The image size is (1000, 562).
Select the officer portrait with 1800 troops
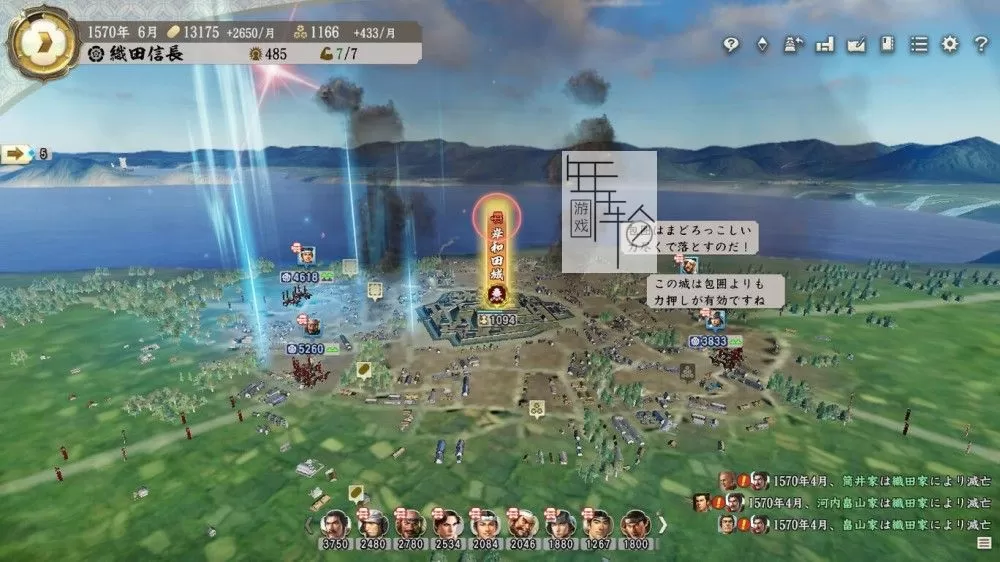(635, 524)
